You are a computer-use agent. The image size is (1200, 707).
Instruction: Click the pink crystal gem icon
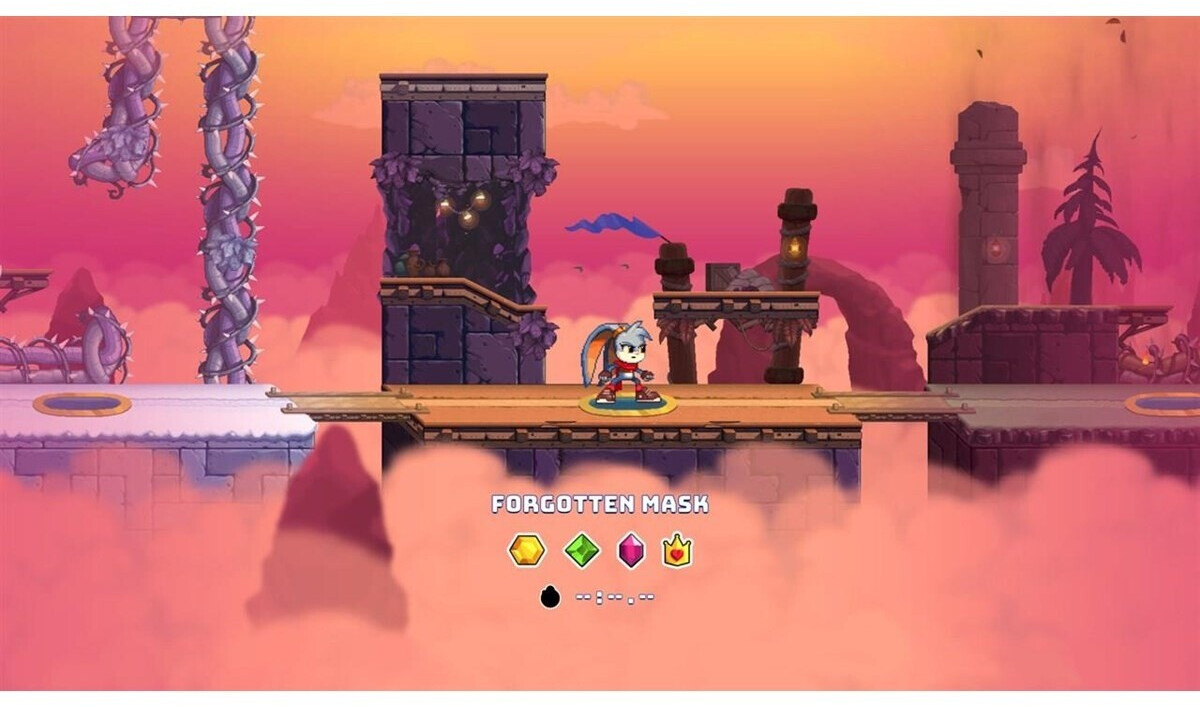pos(631,550)
